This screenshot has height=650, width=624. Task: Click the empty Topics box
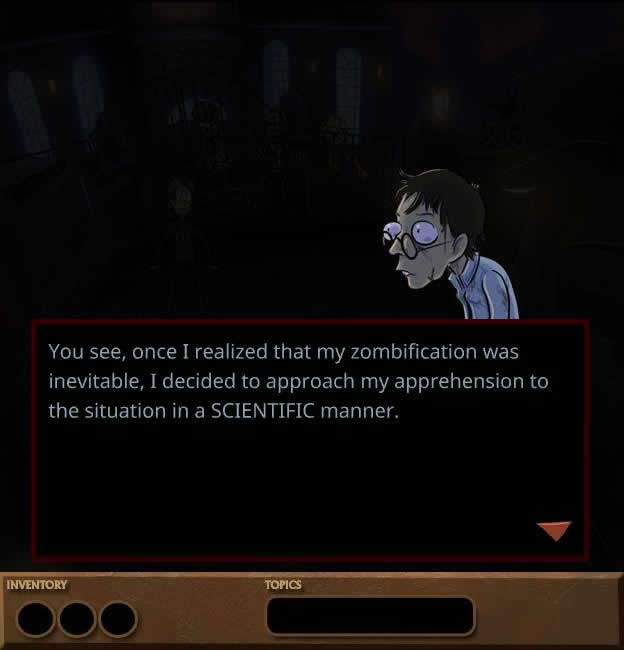point(369,615)
